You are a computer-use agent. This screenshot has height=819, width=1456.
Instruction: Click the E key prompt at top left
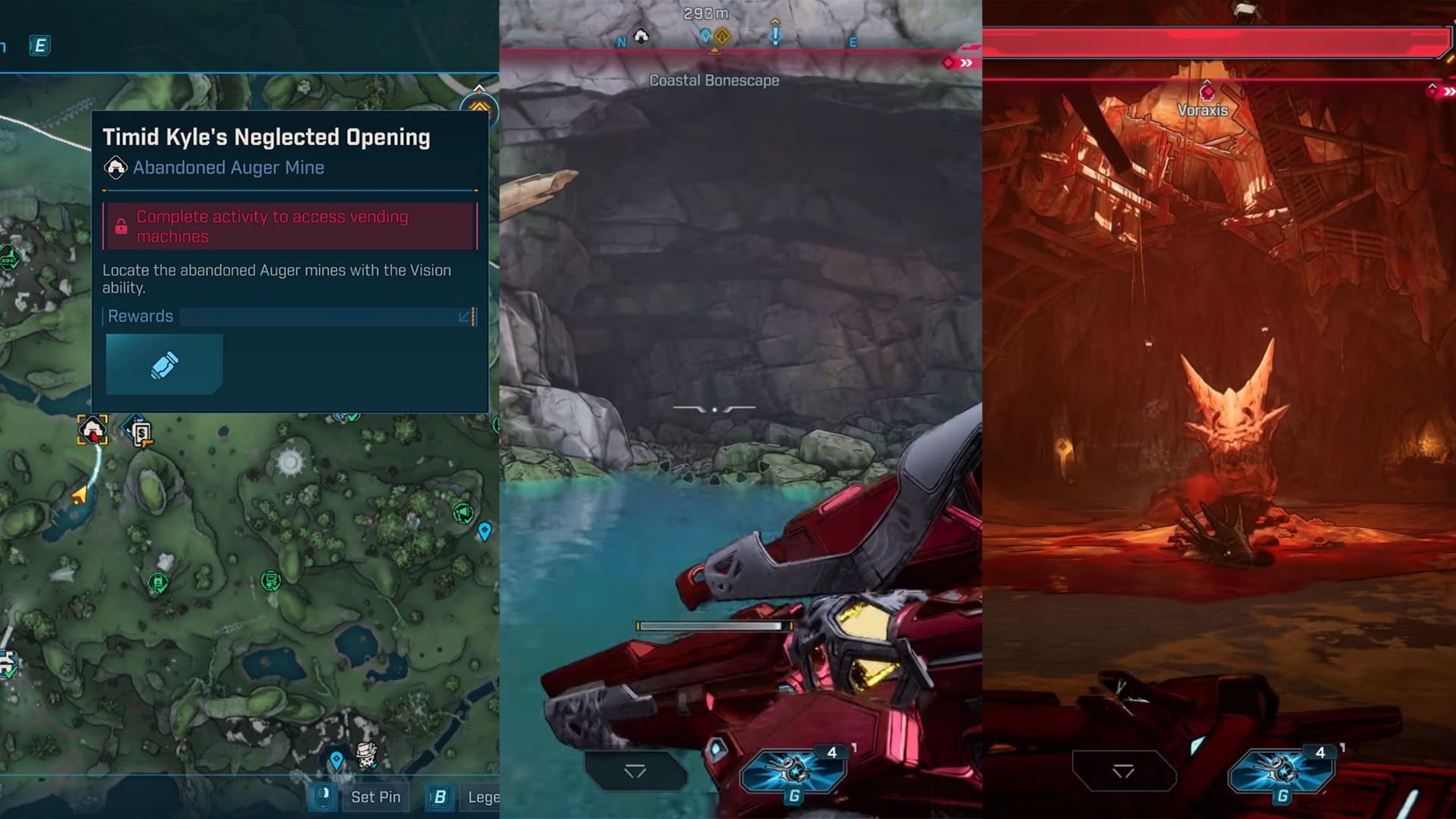point(39,45)
